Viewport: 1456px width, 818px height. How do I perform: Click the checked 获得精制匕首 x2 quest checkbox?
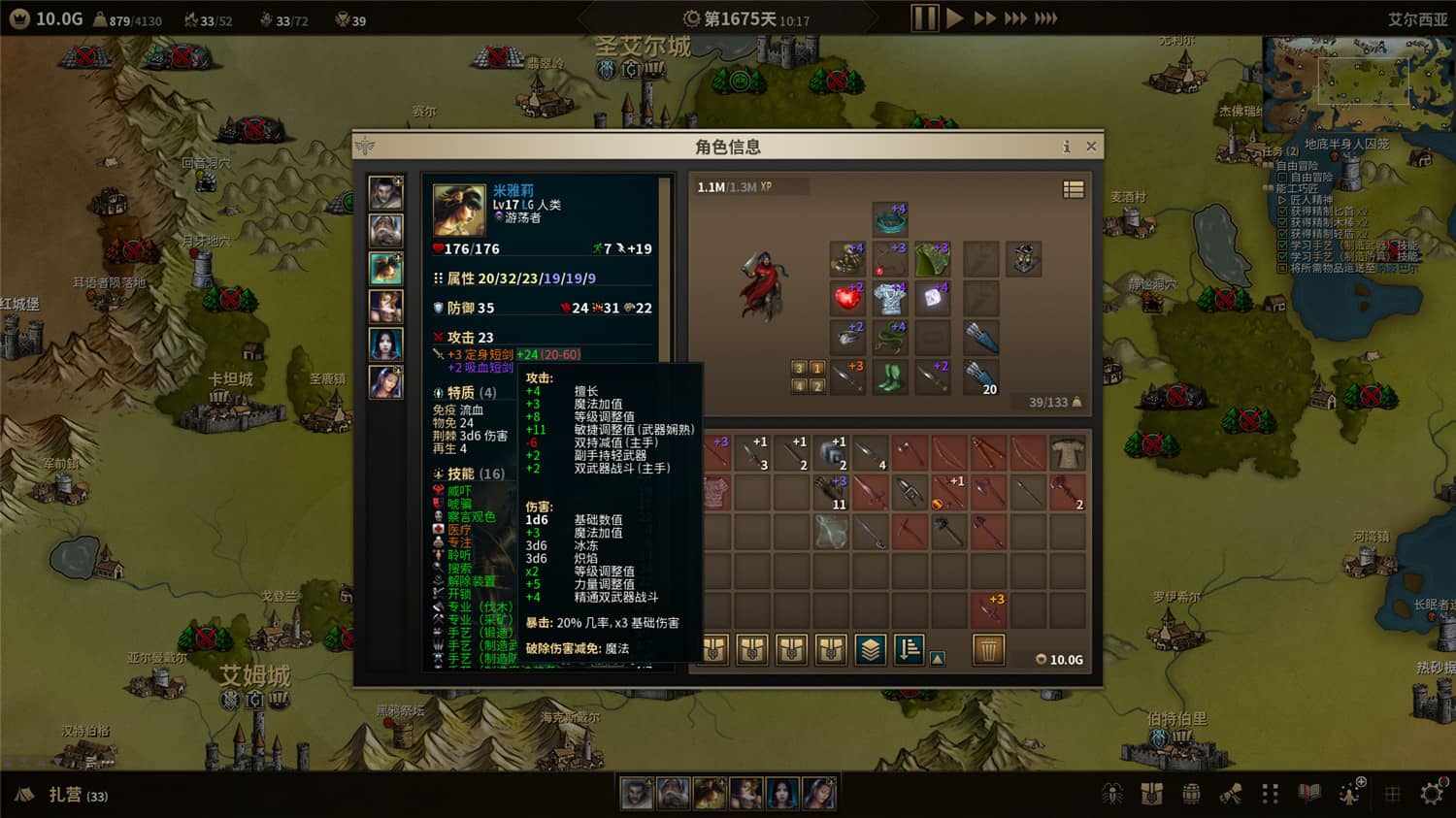pyautogui.click(x=1282, y=212)
